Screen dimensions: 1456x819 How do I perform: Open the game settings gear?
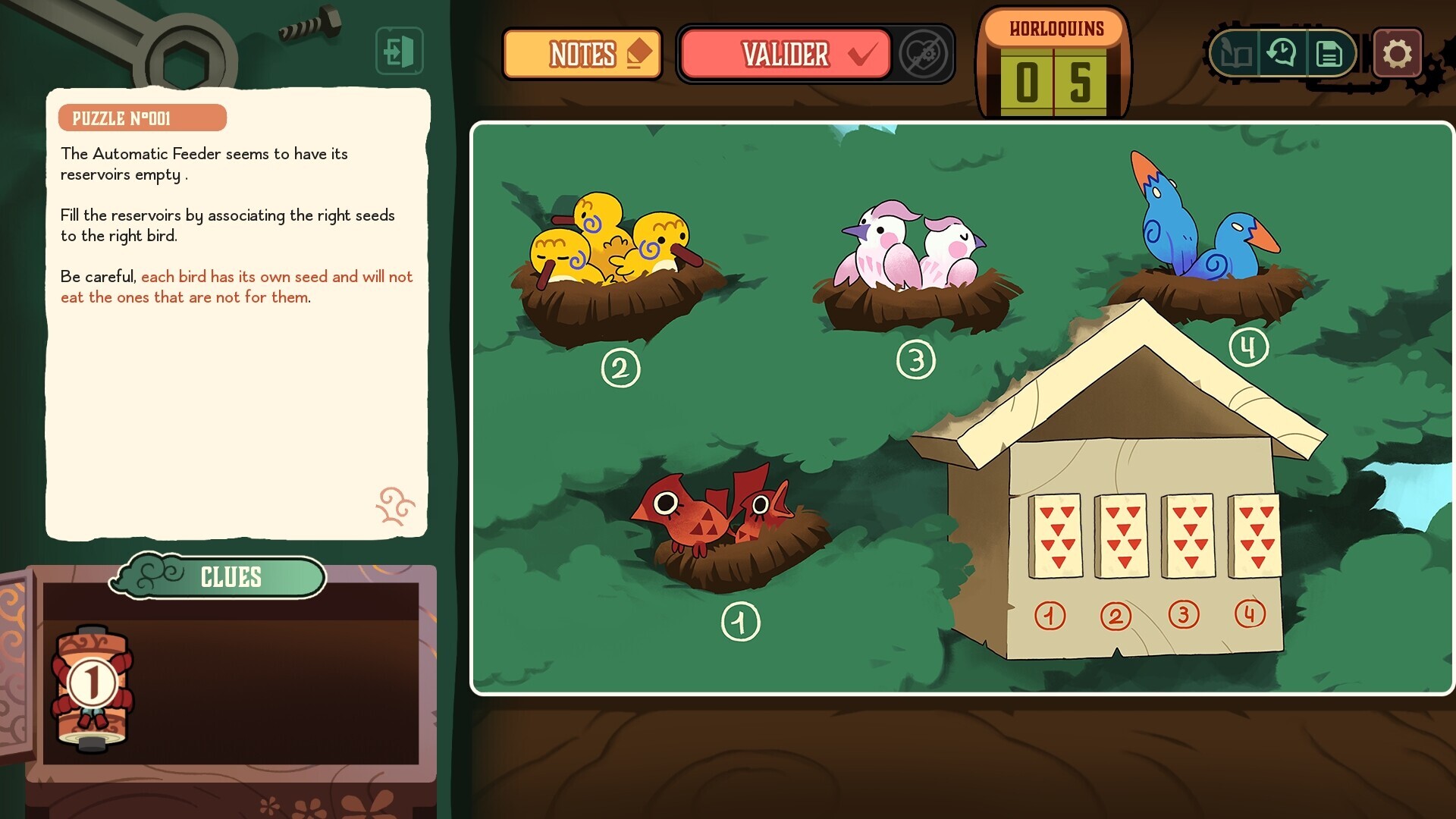click(1399, 53)
